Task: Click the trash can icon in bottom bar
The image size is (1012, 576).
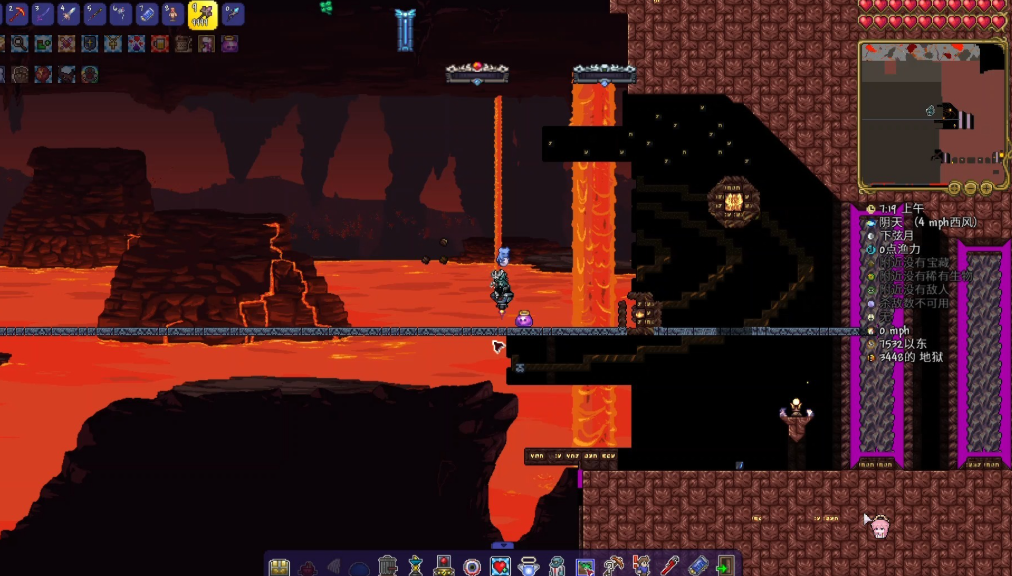Action: pos(387,566)
